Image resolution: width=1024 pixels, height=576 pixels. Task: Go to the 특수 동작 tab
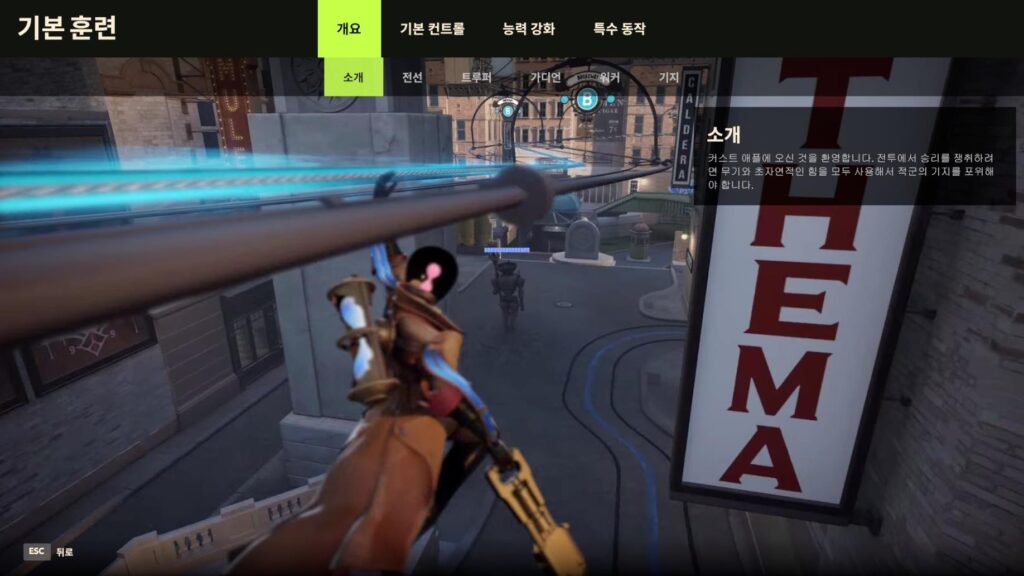(619, 29)
